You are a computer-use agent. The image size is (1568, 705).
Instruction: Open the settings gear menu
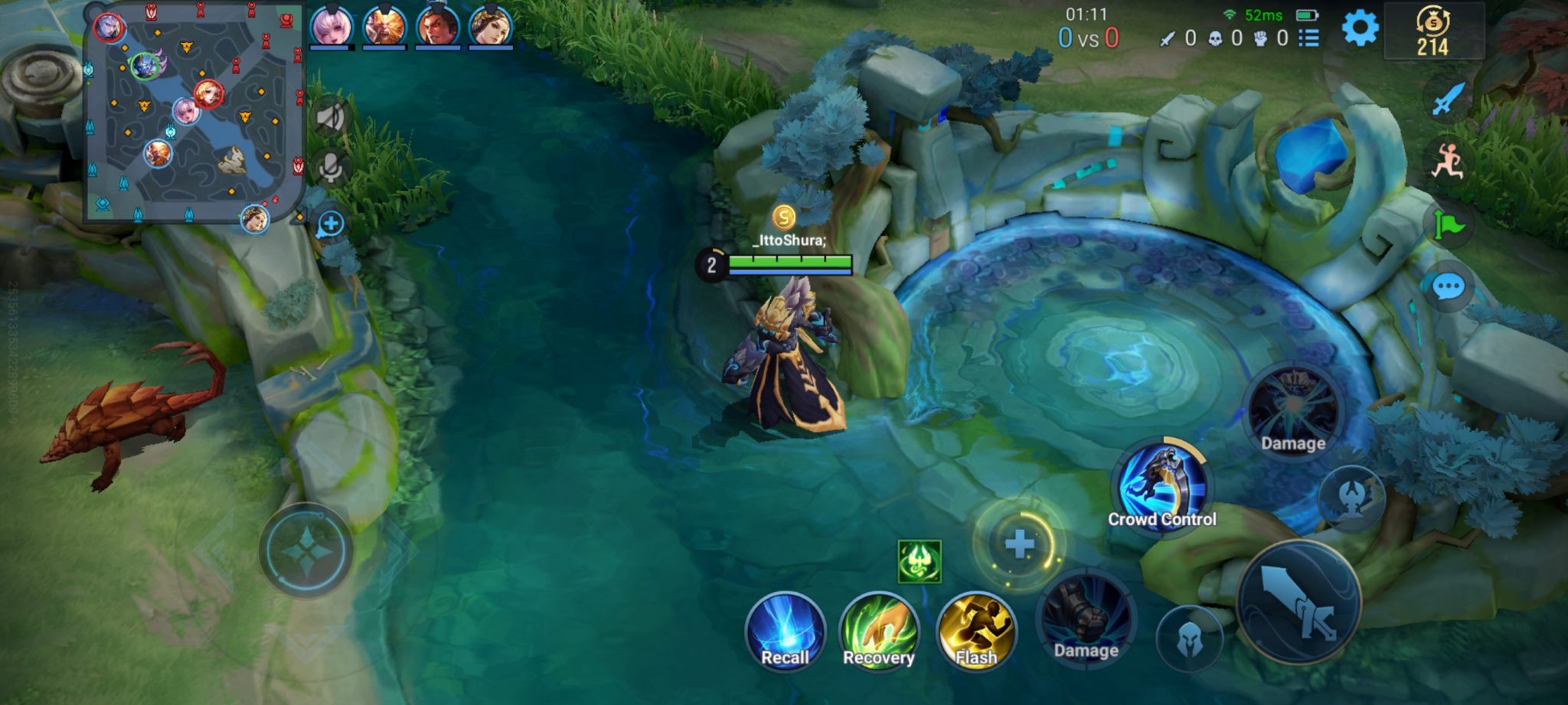(1360, 28)
